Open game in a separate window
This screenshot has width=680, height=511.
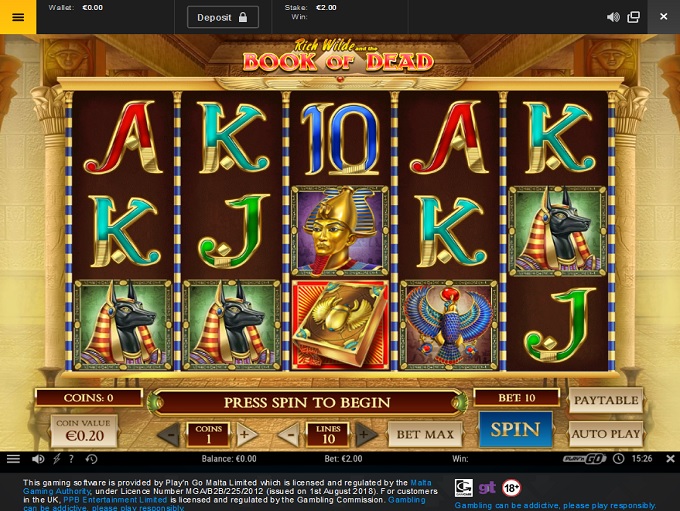pos(634,17)
